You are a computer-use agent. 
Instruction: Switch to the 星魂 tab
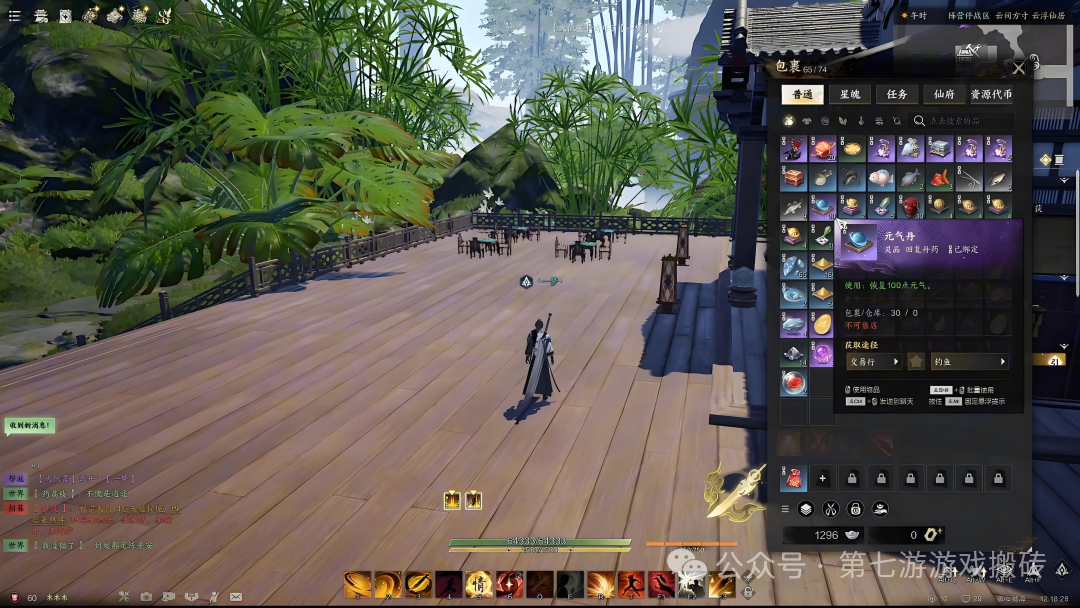849,94
